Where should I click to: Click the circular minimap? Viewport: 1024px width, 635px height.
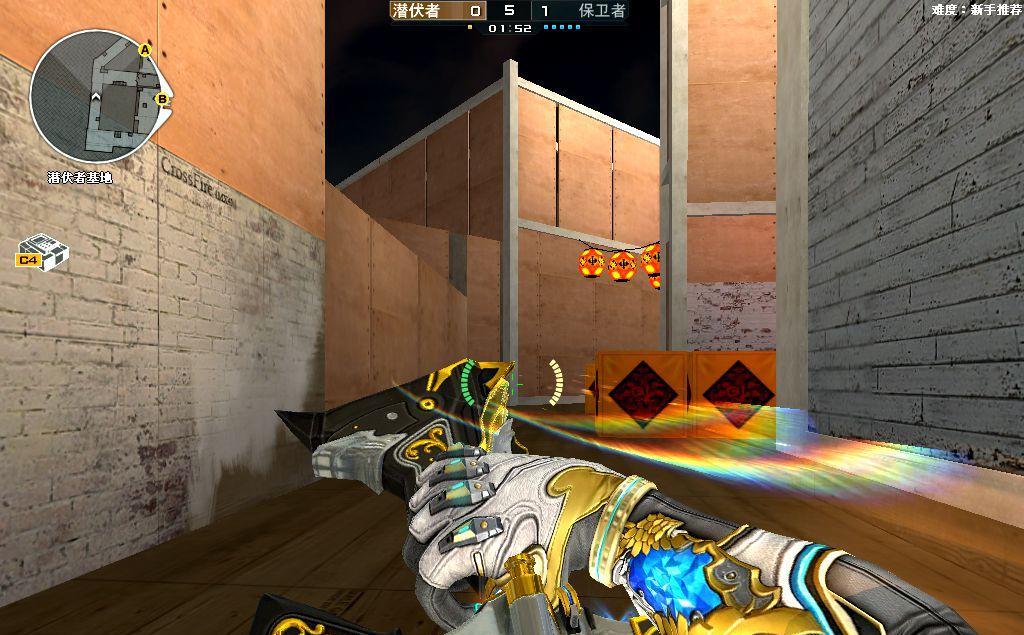[x=96, y=97]
